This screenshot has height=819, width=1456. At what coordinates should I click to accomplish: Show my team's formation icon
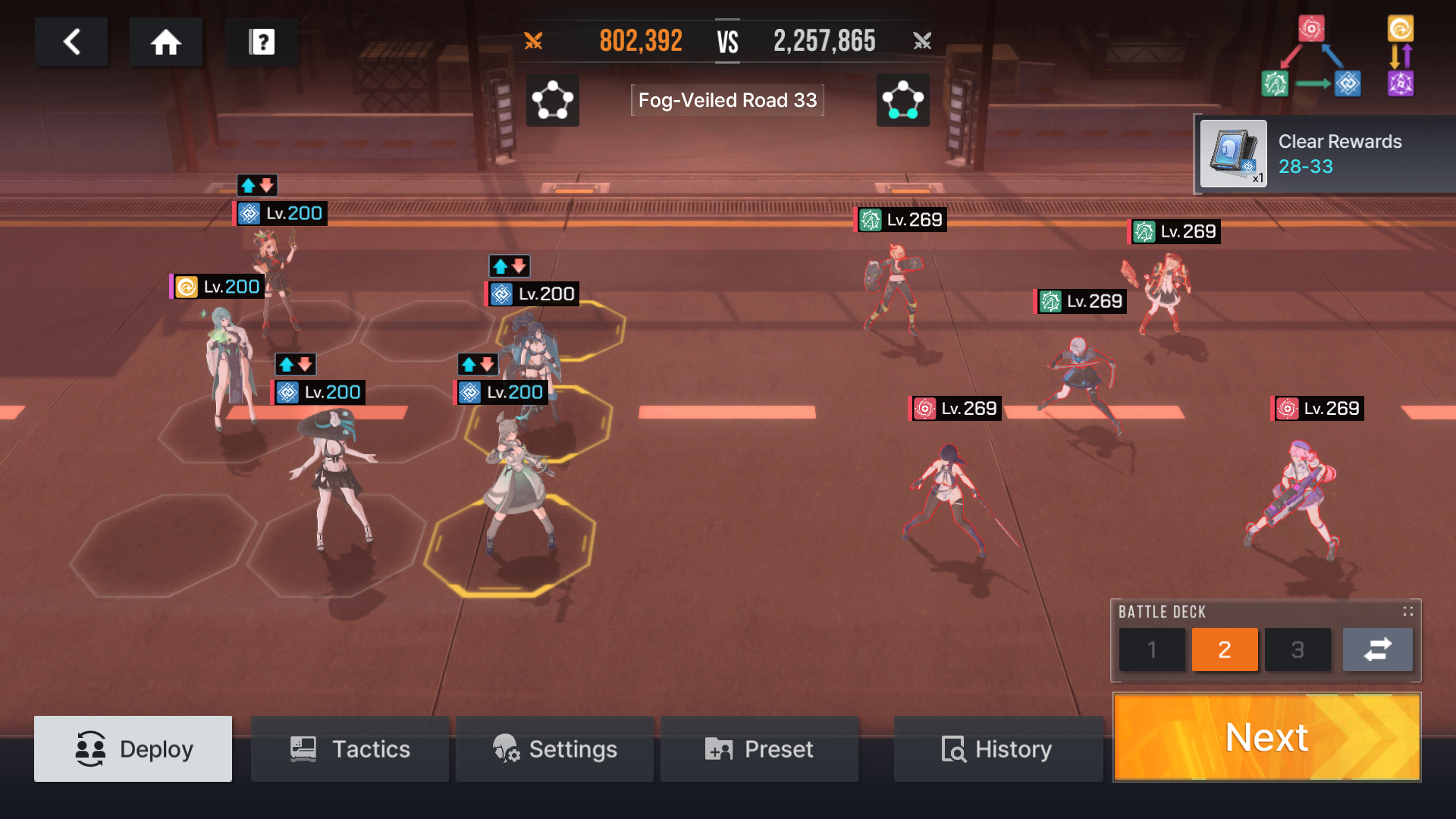[x=552, y=100]
